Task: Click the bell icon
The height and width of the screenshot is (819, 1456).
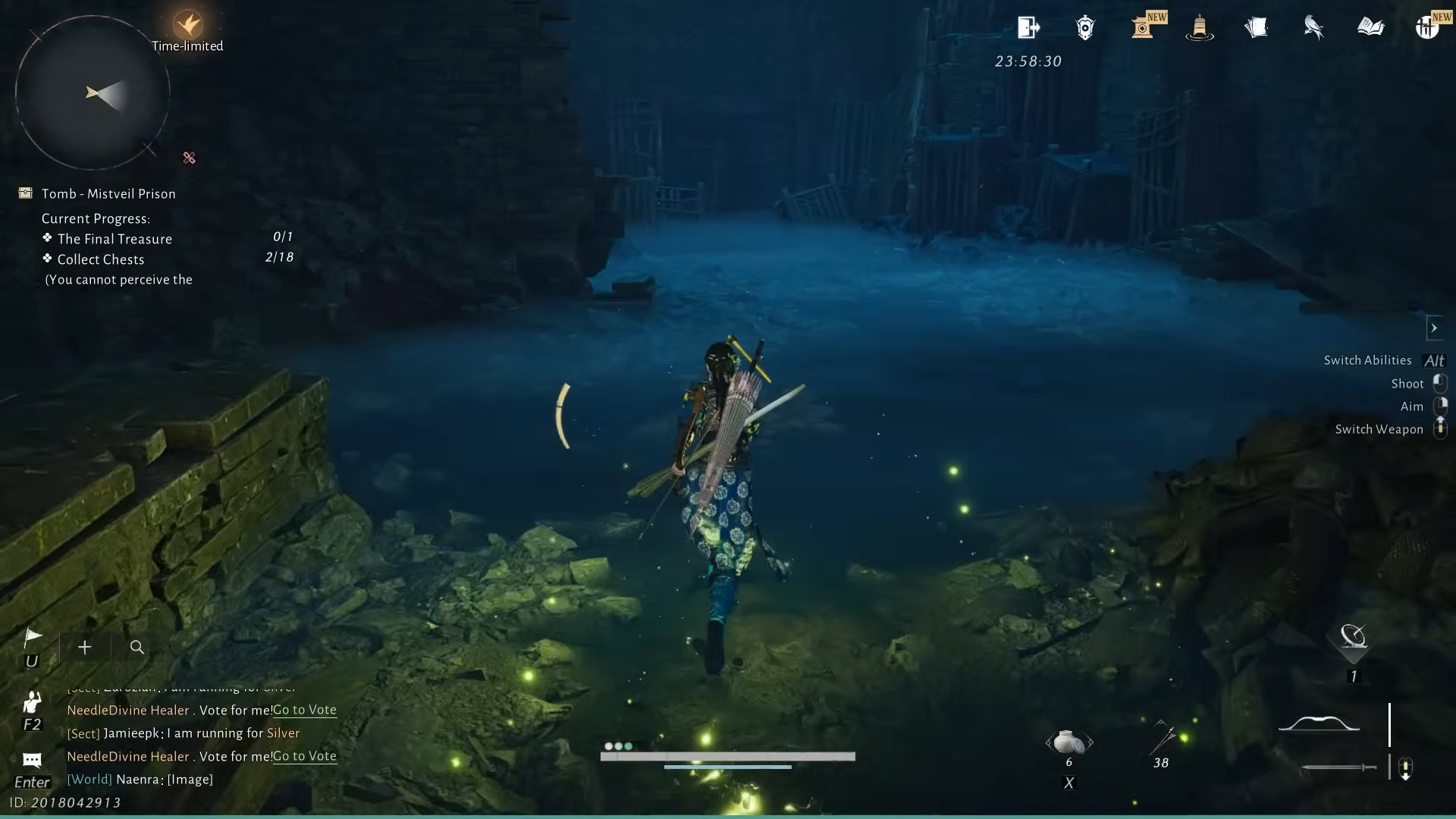Action: (1199, 28)
